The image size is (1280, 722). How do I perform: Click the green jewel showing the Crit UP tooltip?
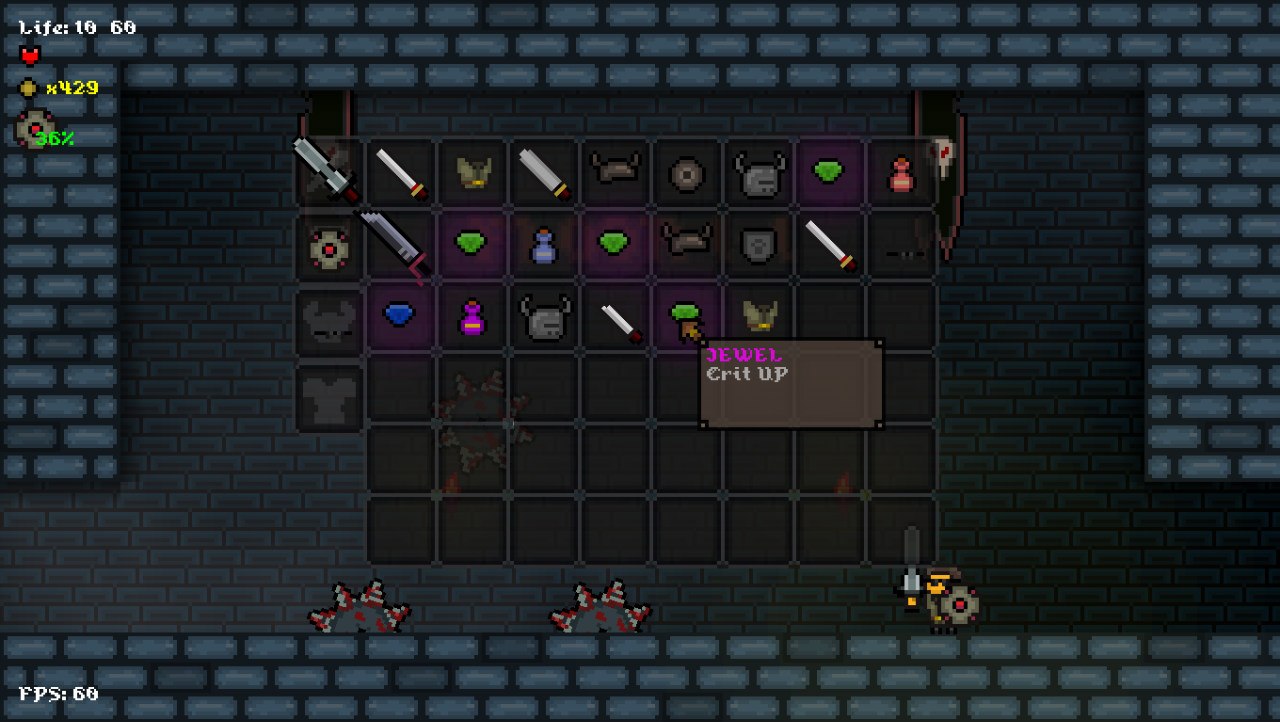point(686,318)
